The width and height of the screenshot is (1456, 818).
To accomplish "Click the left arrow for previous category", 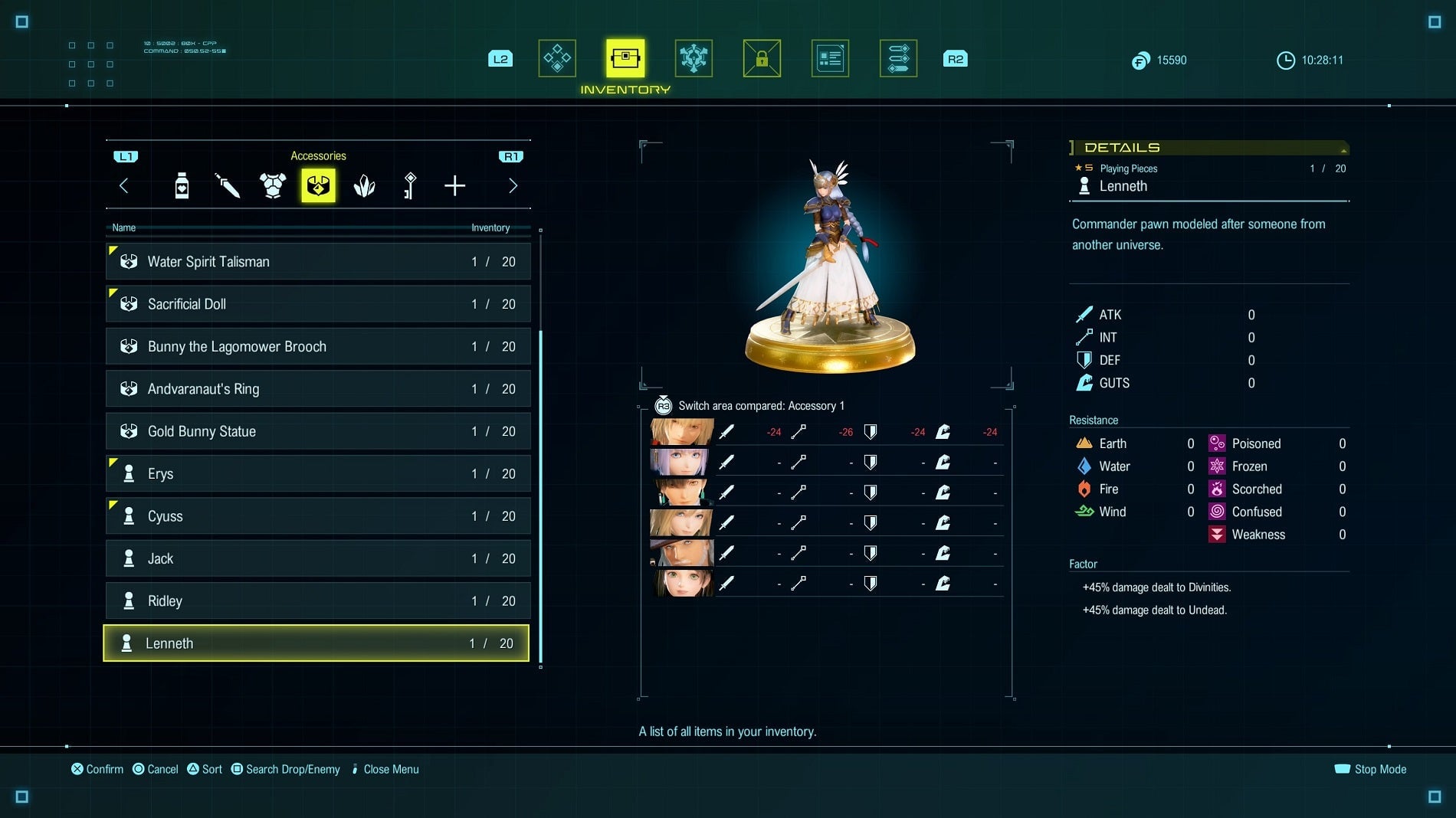I will [124, 185].
